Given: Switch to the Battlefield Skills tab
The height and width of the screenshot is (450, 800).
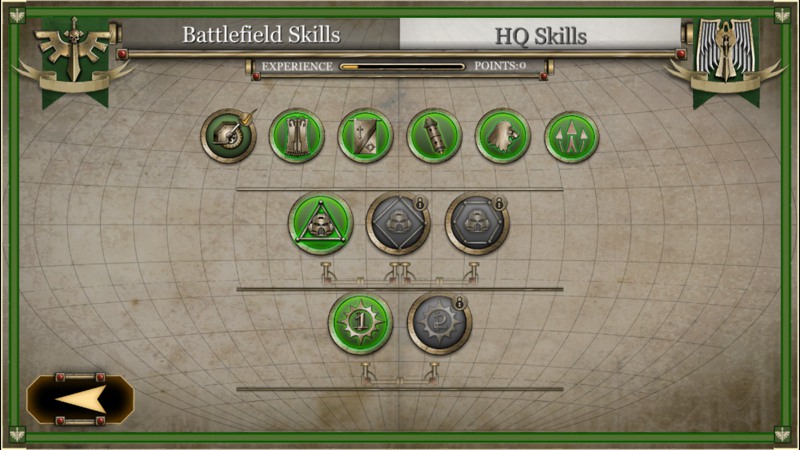Looking at the screenshot, I should coord(261,35).
